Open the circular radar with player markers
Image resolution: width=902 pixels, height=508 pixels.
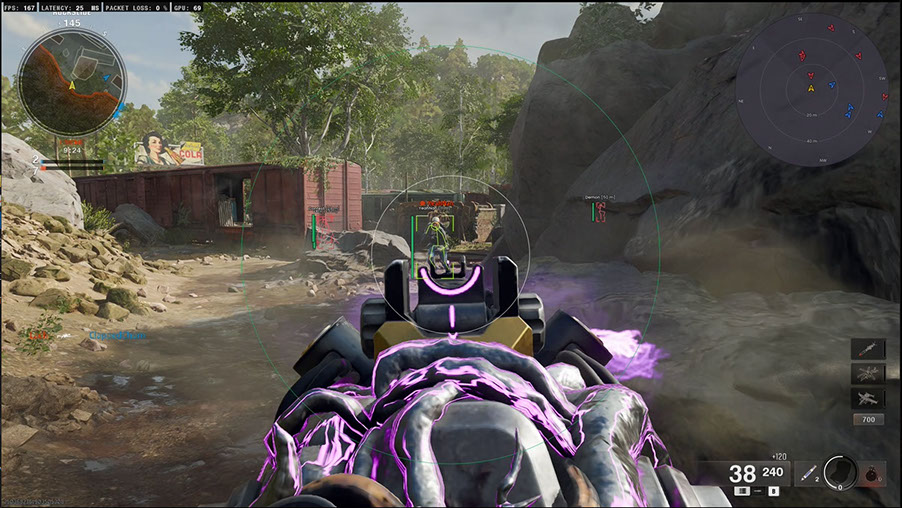tap(811, 88)
